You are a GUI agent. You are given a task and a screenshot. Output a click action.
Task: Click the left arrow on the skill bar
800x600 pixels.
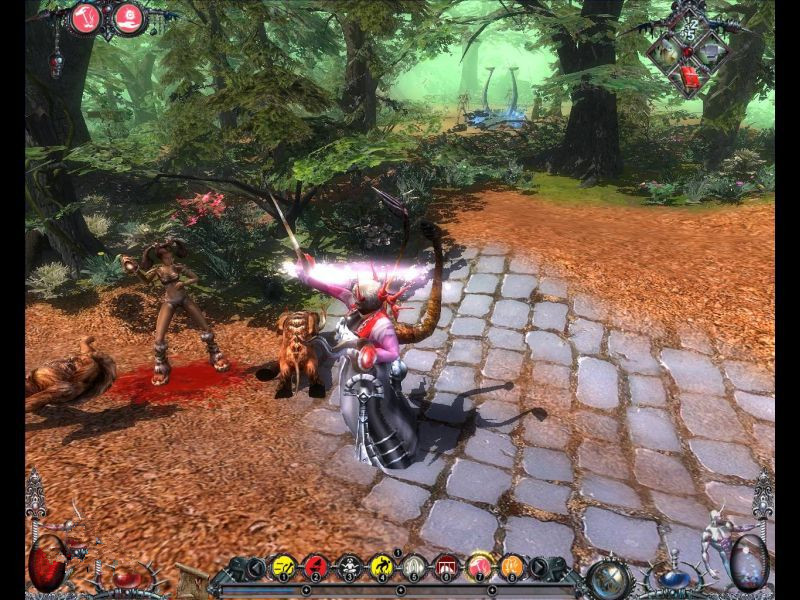[x=255, y=568]
